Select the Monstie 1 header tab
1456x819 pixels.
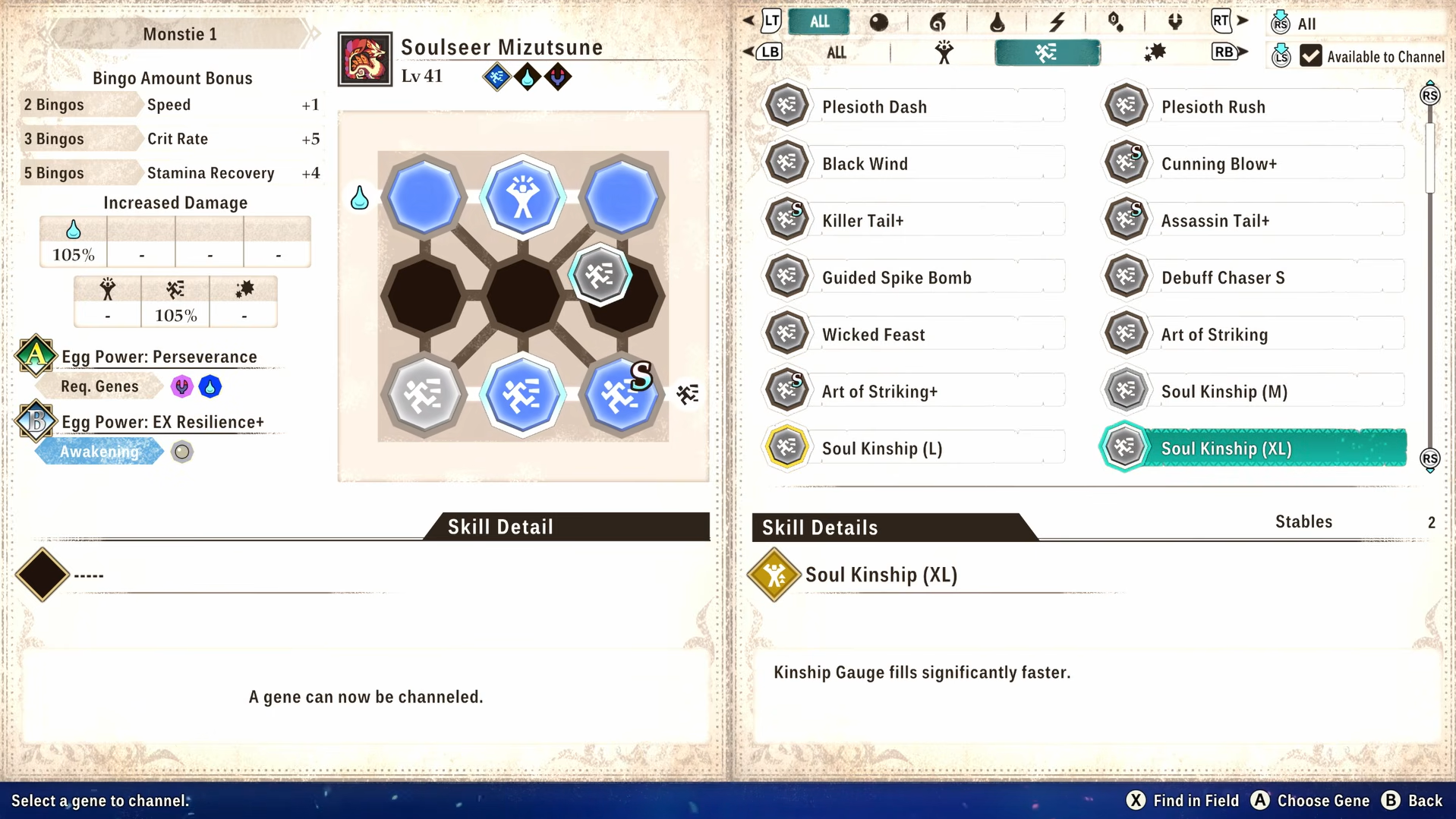(x=180, y=34)
